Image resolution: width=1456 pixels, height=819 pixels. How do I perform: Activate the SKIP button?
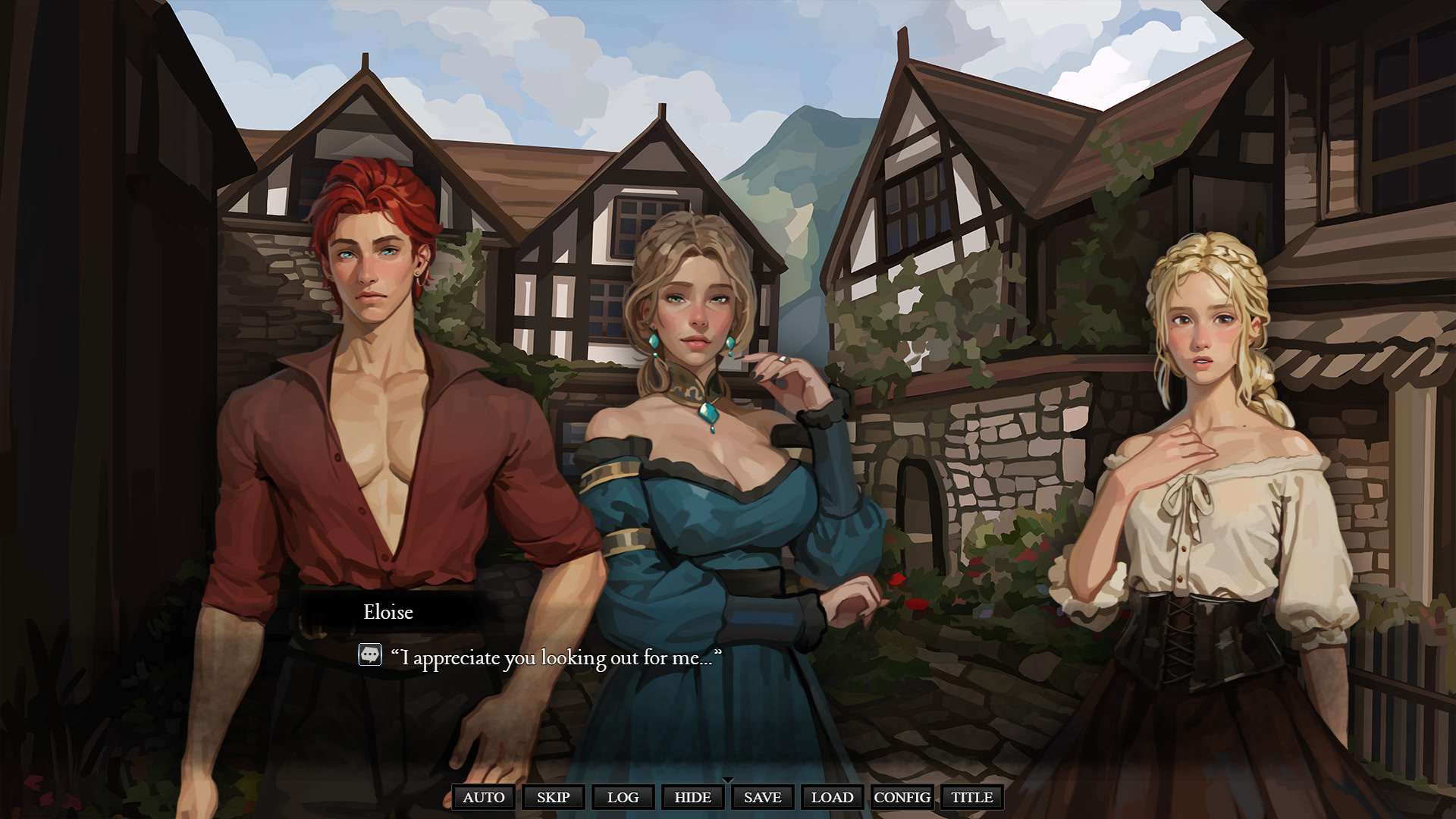pyautogui.click(x=553, y=797)
